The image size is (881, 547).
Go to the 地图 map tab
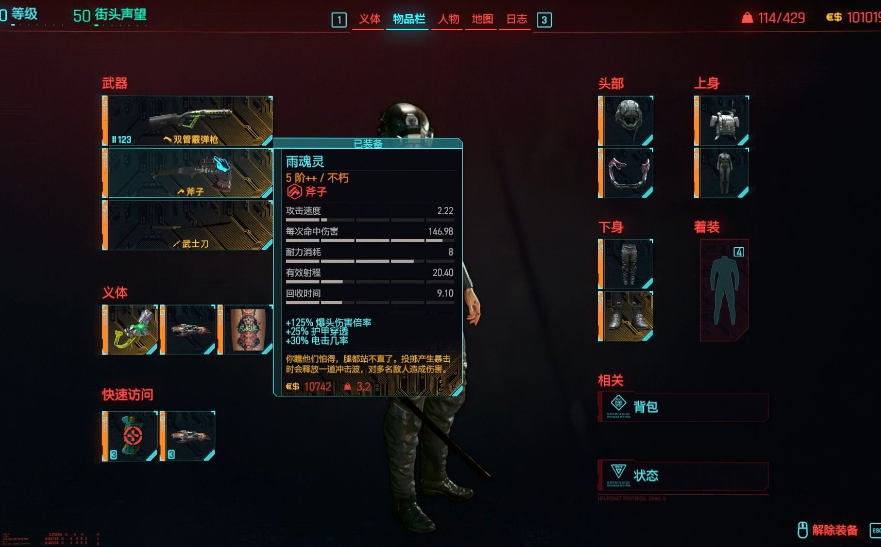coord(482,19)
